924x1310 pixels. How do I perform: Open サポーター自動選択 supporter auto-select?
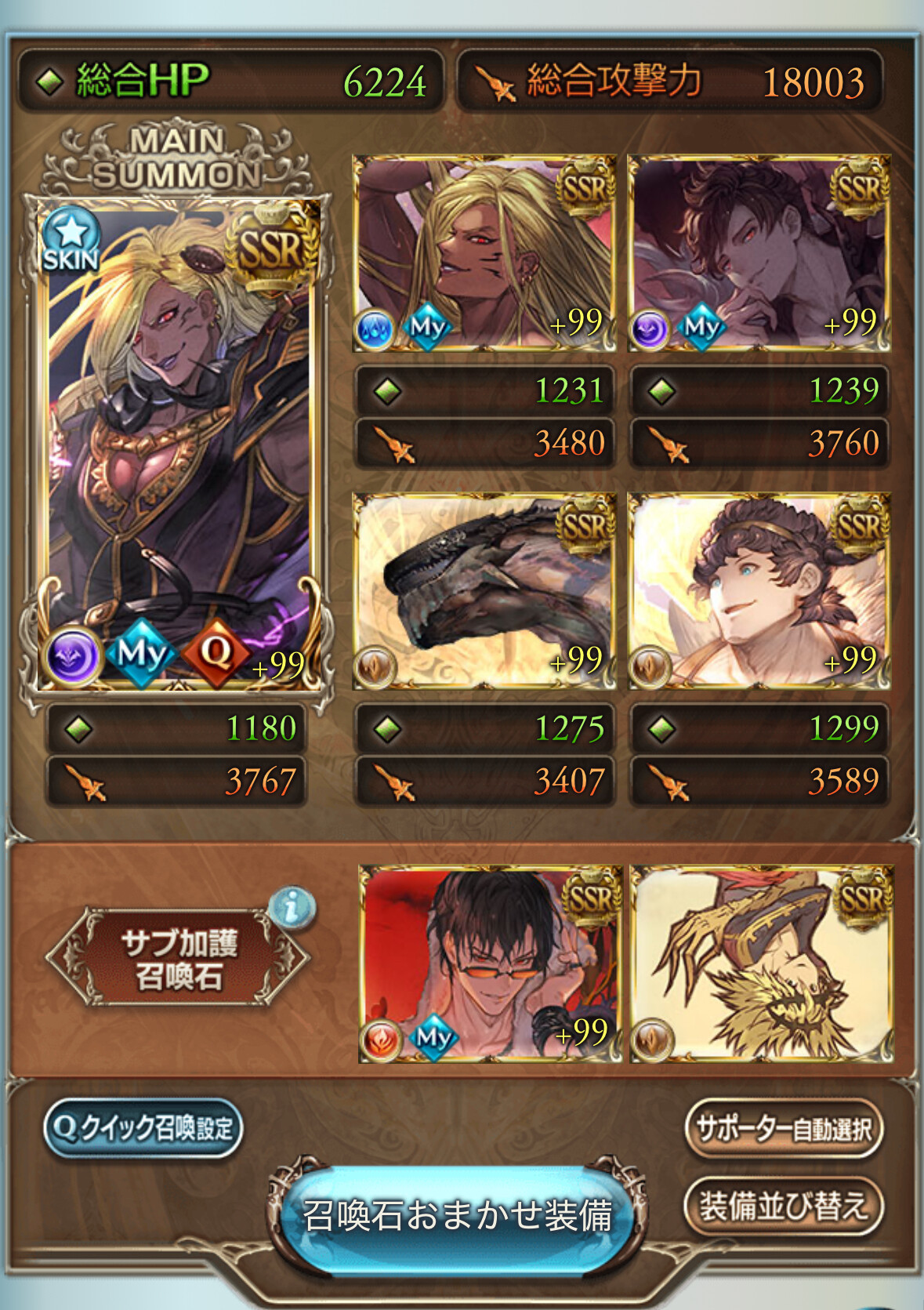click(783, 1129)
